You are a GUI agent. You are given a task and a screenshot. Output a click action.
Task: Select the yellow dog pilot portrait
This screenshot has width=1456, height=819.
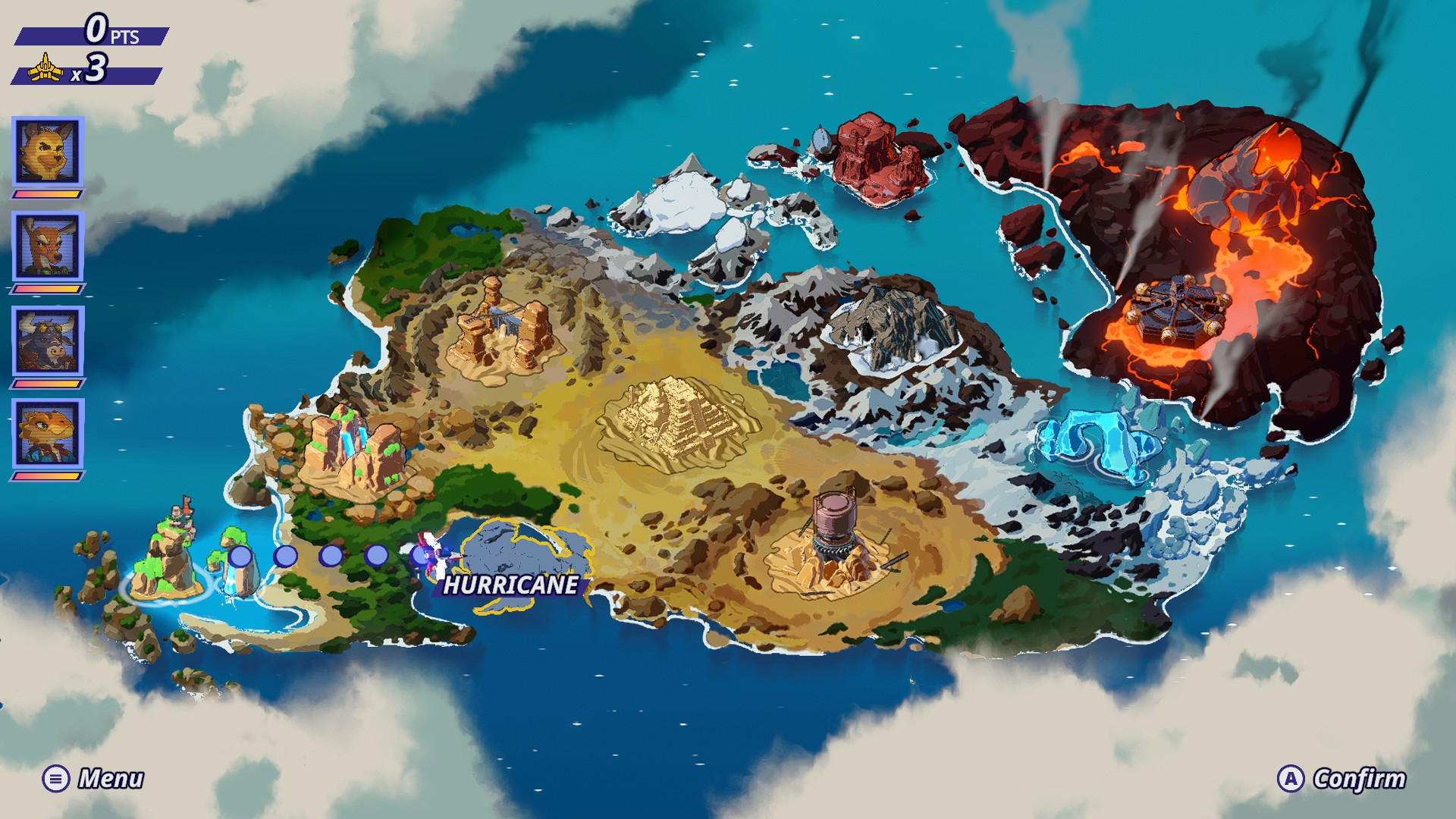point(47,152)
